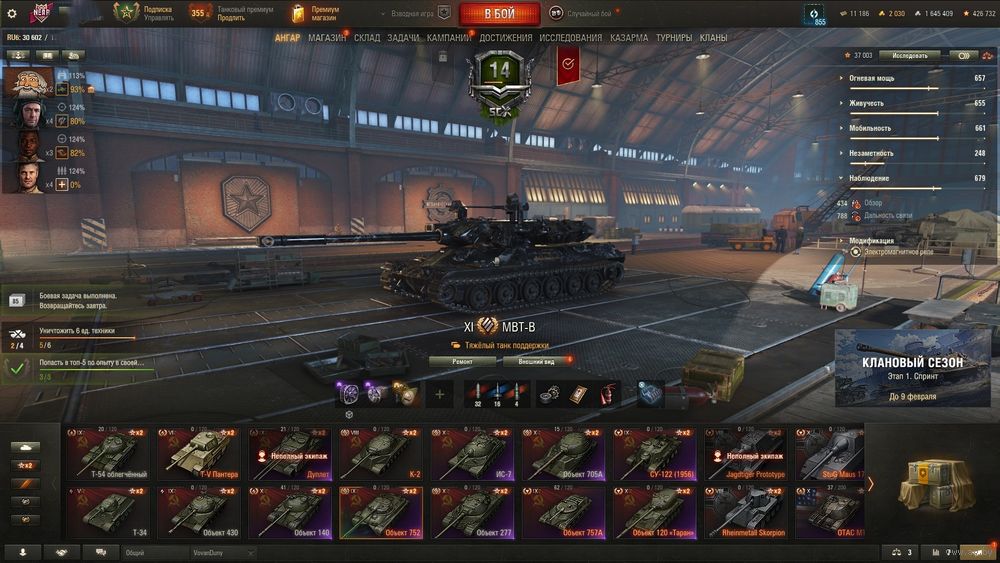Open the «Клановый сезон» event banner
Screen dimensions: 1000x563
point(912,367)
